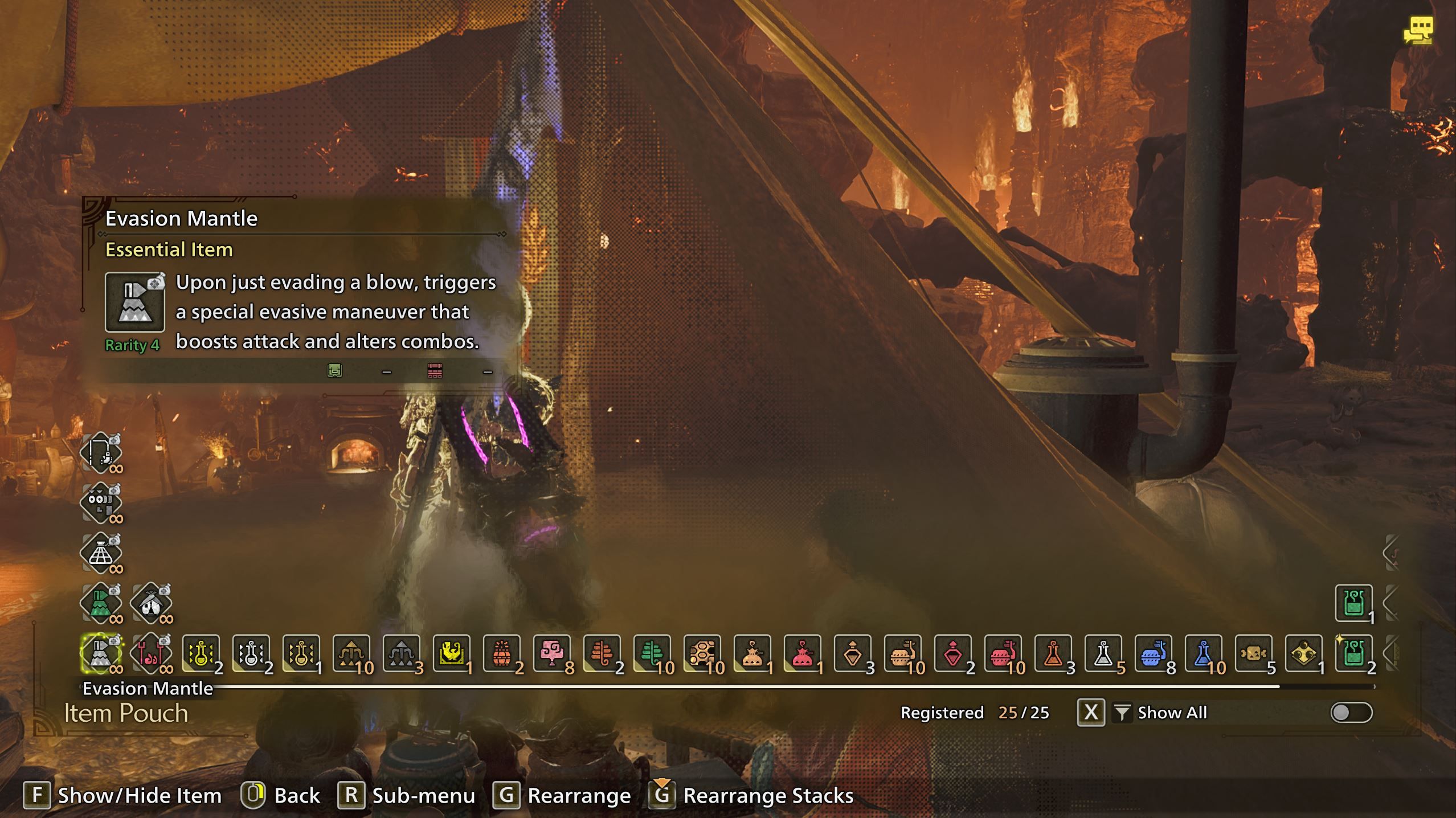Select the blue flask with count 10

coord(1203,653)
